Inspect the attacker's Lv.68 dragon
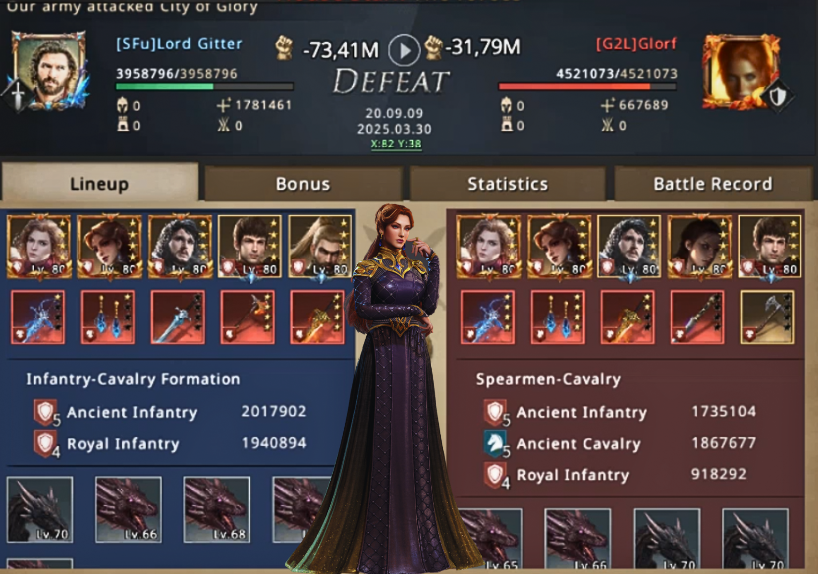 (217, 510)
